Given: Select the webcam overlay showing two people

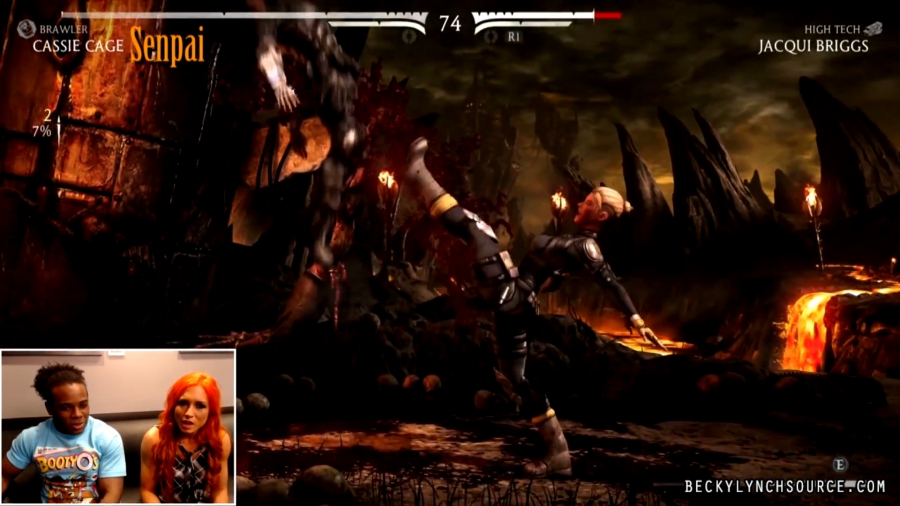Looking at the screenshot, I should pos(118,426).
